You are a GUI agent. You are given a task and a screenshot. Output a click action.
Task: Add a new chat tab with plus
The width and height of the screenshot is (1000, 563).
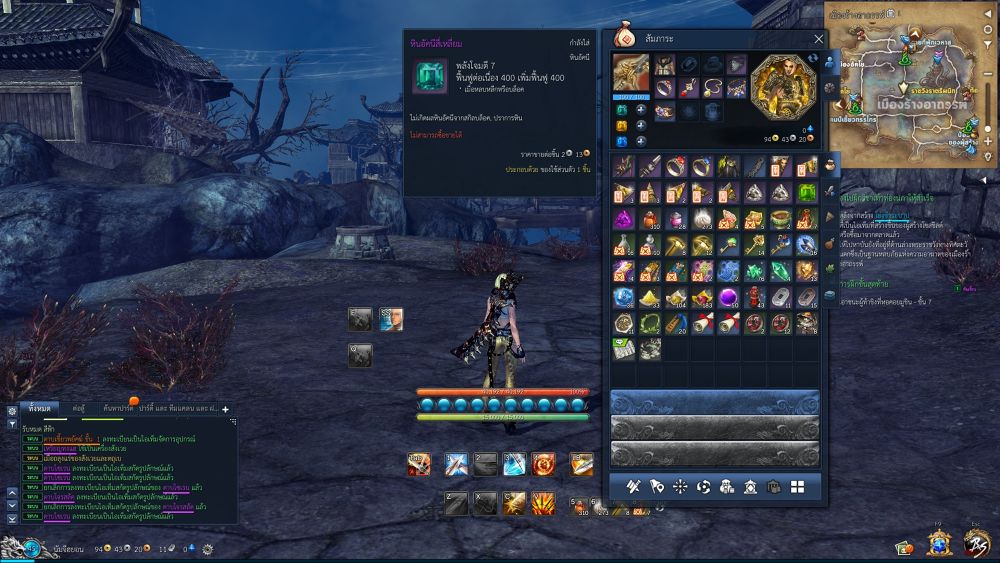[x=225, y=408]
